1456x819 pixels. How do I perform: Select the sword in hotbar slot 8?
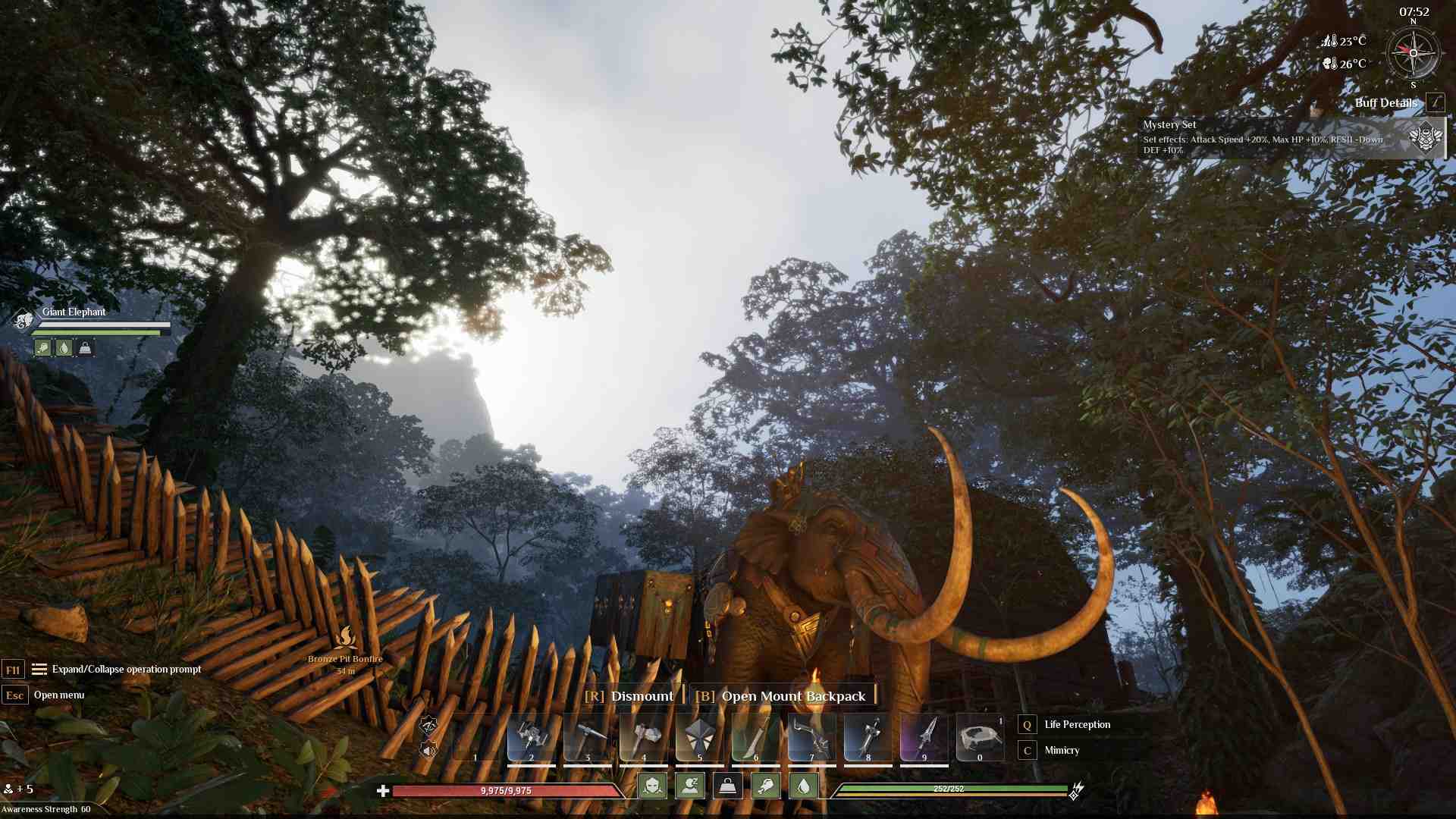867,734
